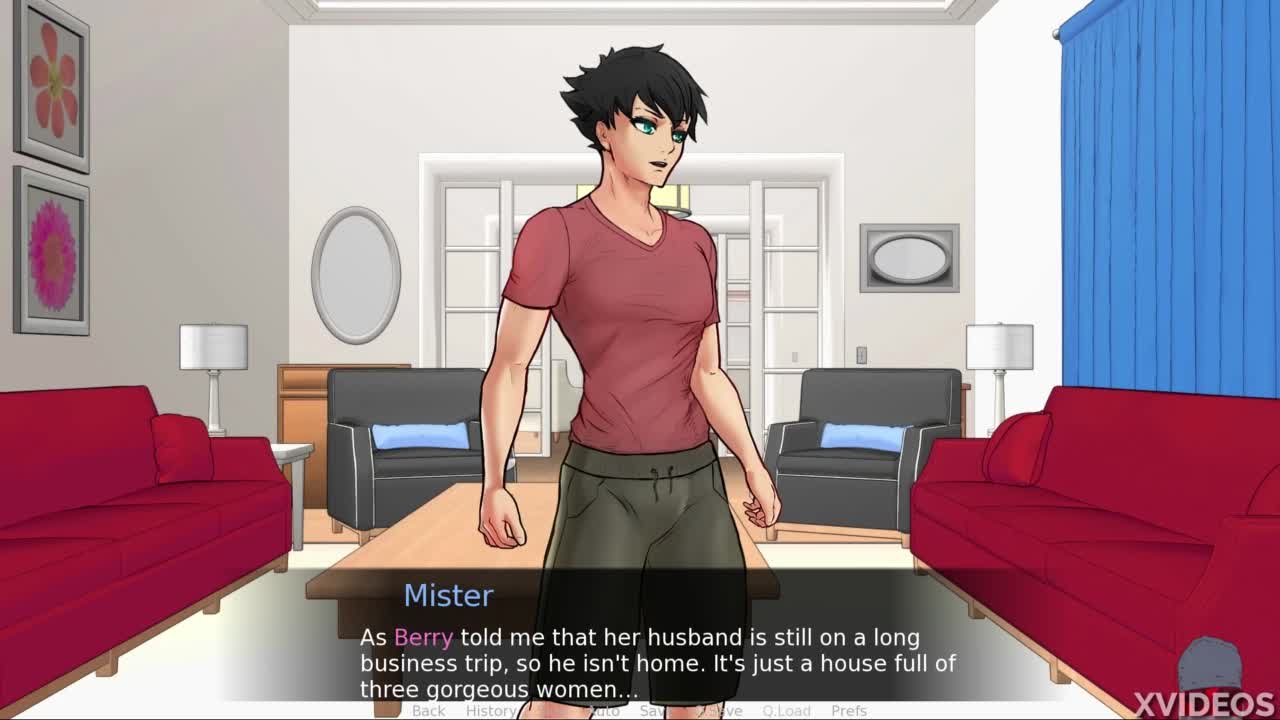Quick load with the Q.Load button
The height and width of the screenshot is (720, 1280).
tap(786, 711)
